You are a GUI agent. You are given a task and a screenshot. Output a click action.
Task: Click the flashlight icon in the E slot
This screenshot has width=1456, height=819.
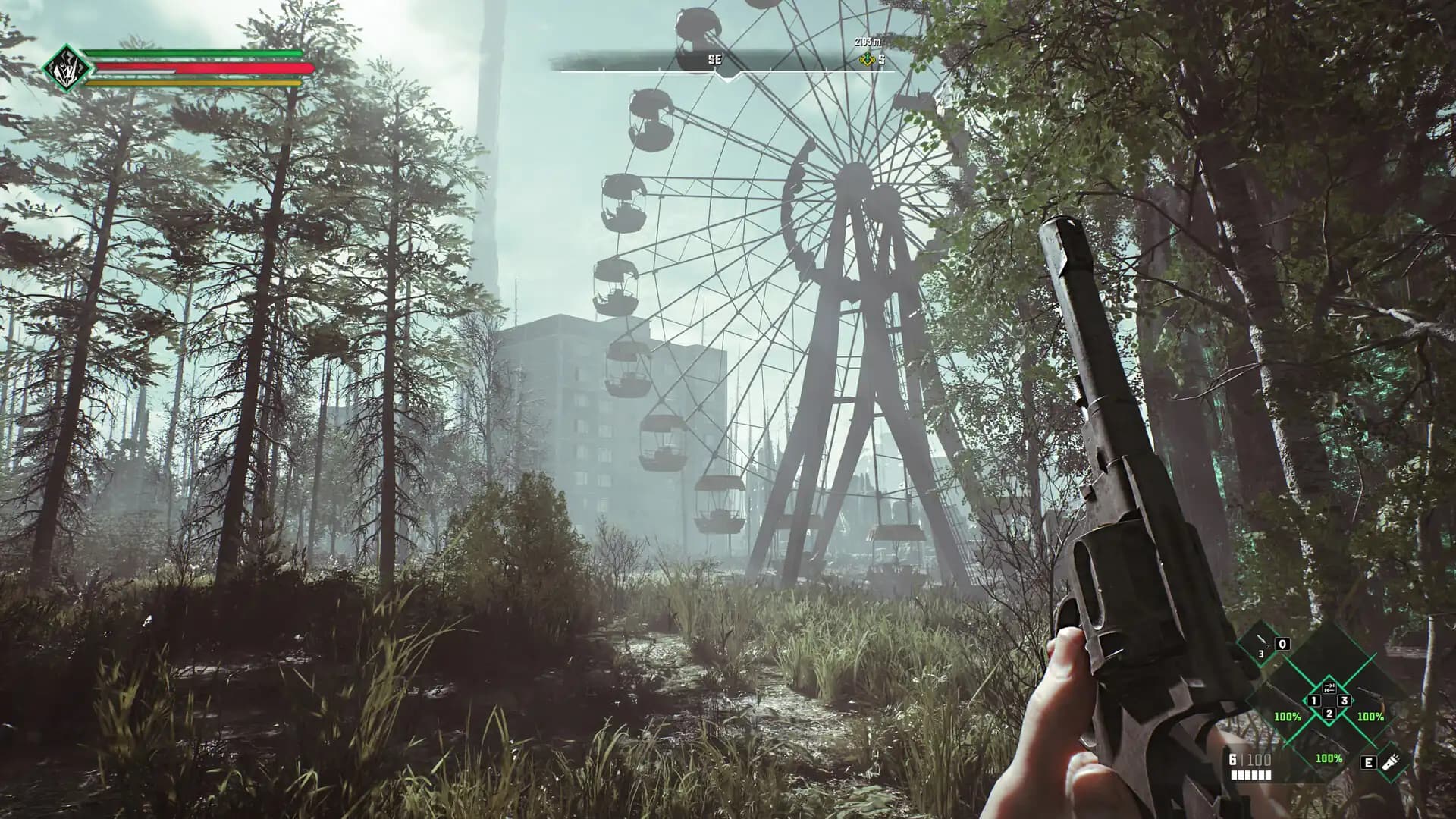[1391, 763]
